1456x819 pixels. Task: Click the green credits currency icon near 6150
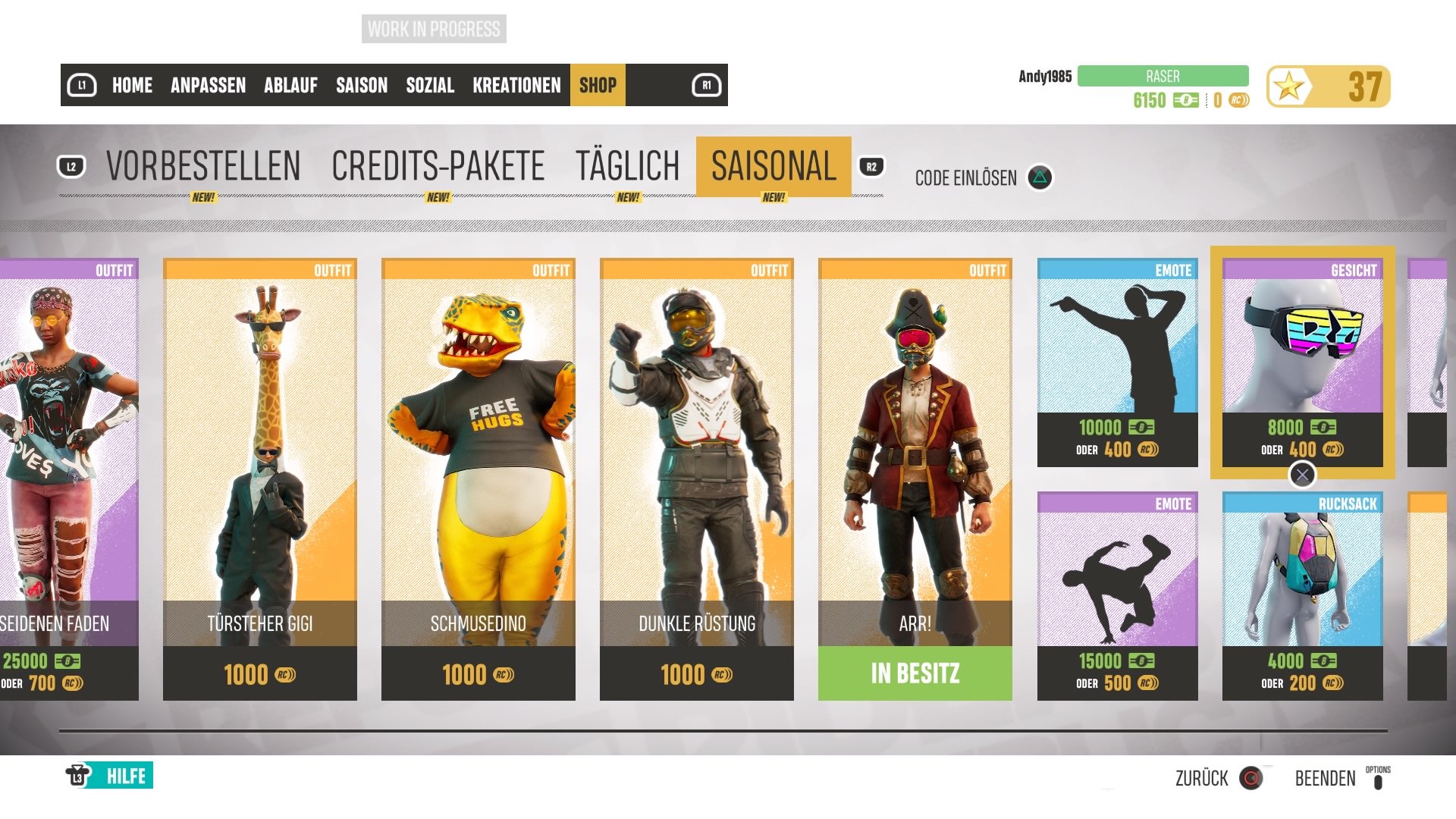pyautogui.click(x=1185, y=99)
